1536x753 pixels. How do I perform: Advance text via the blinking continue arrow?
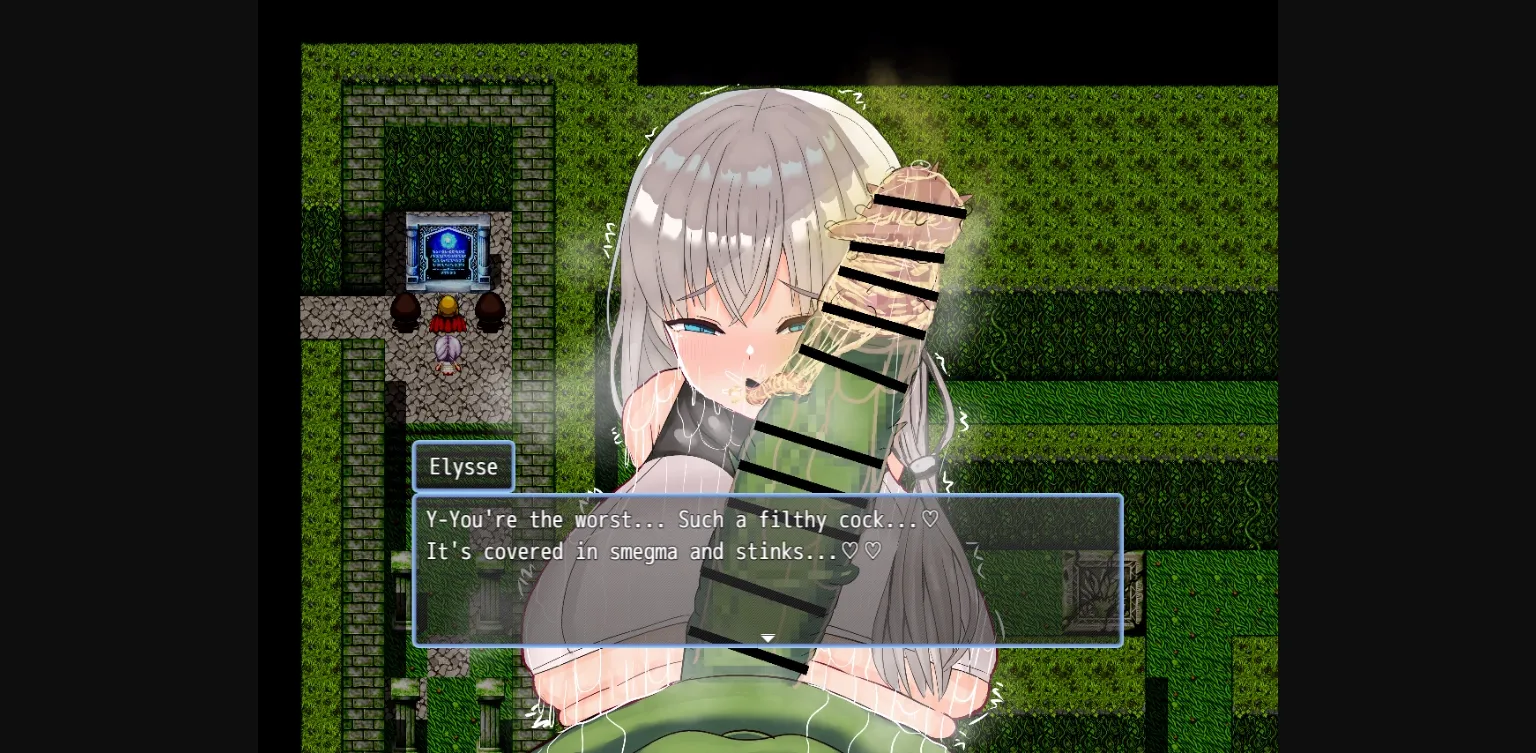click(x=767, y=638)
